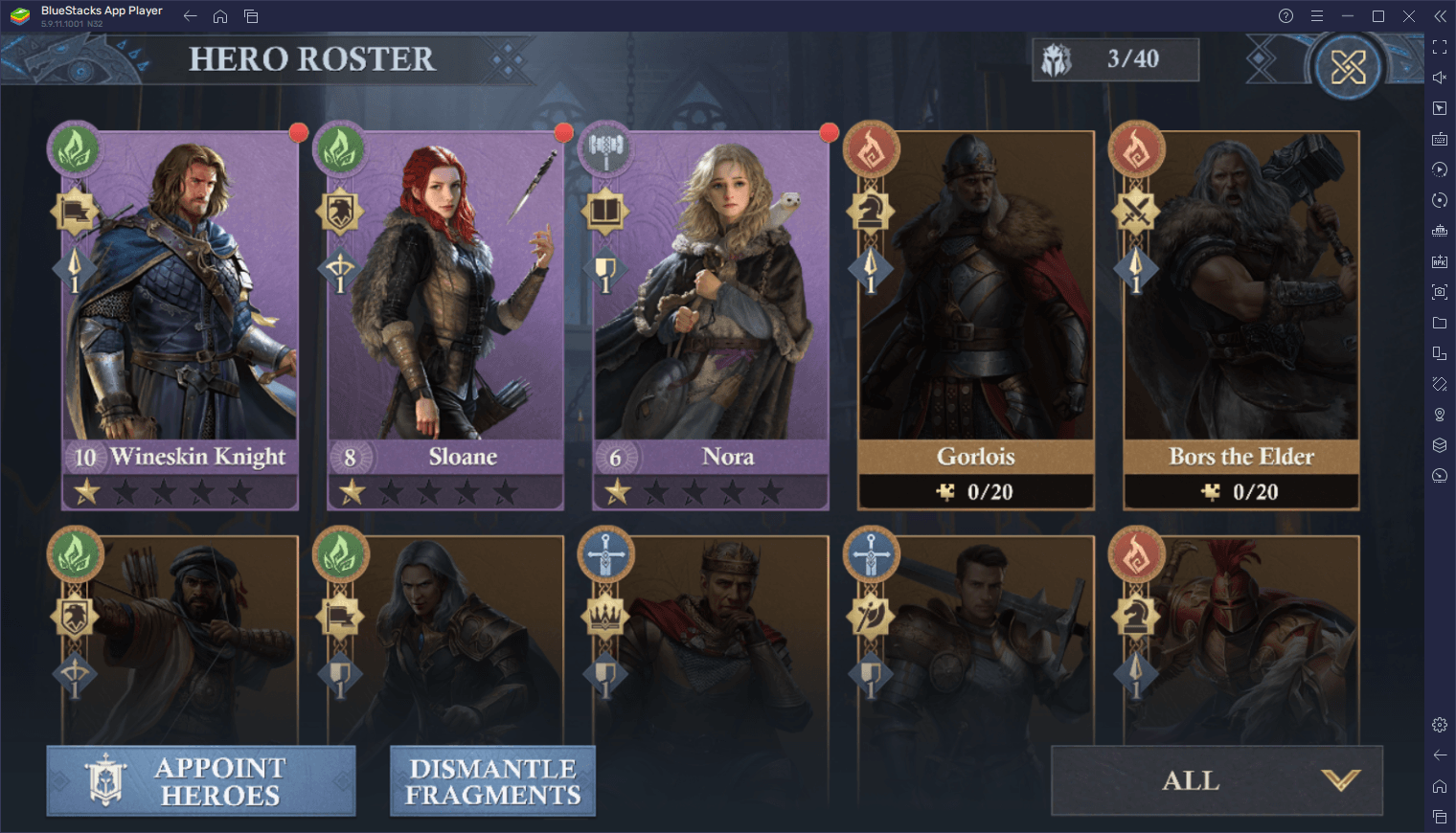
Task: Collapse the BlueStacks sidebar with the double-chevron arrow
Action: tap(1440, 15)
